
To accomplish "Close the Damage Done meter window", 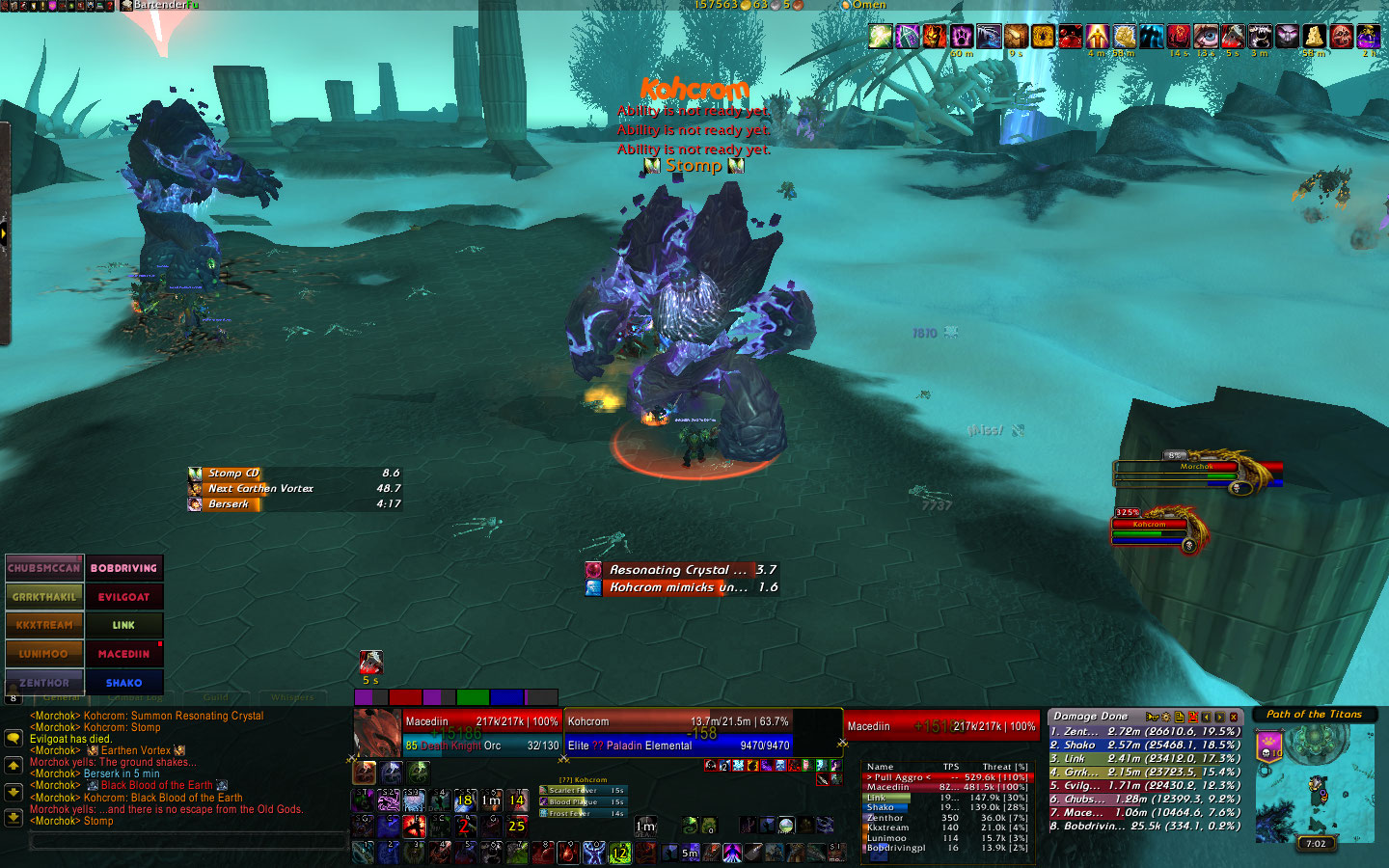I will tap(1233, 717).
